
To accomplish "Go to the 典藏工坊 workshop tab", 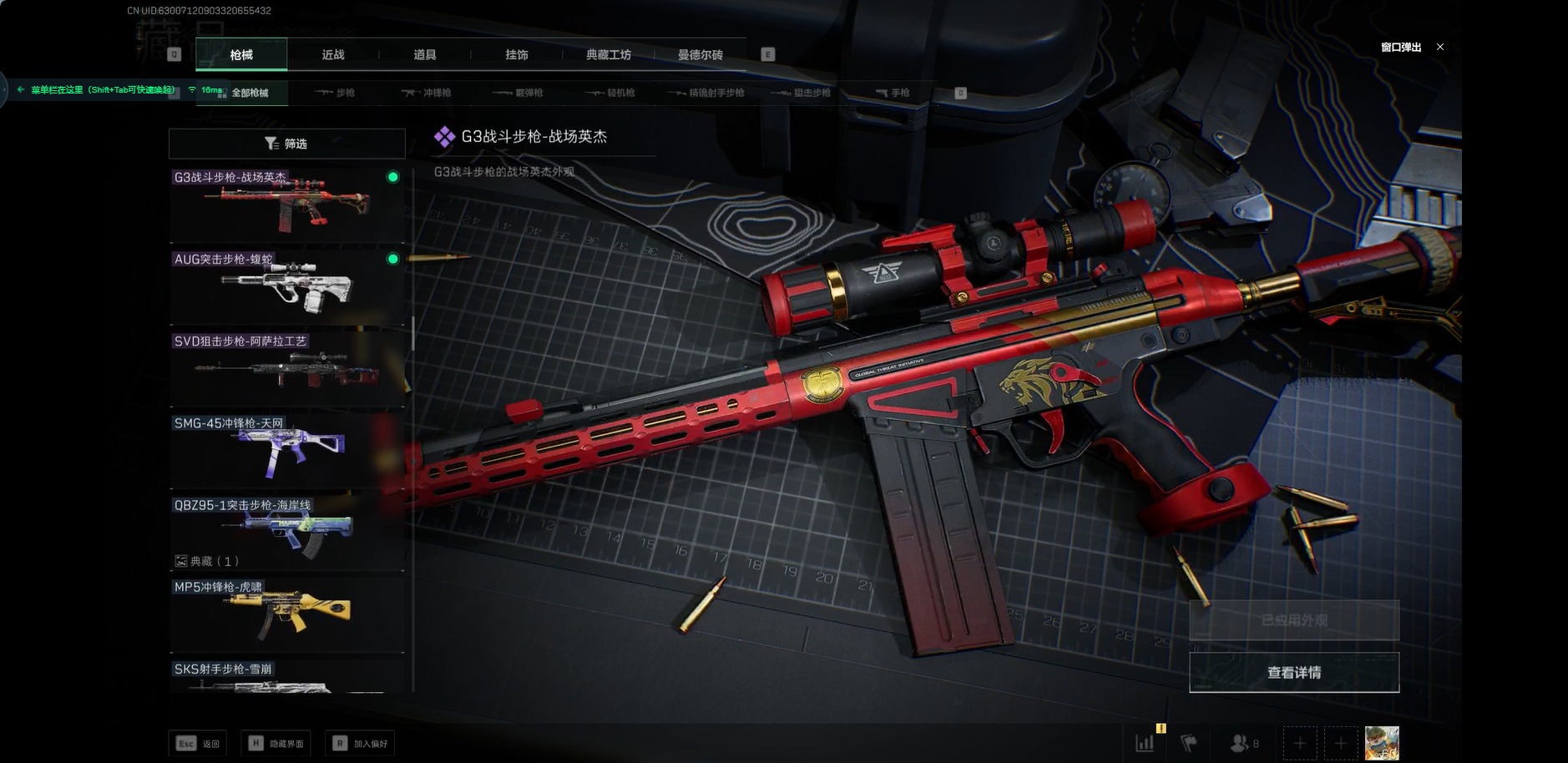I will (x=609, y=55).
